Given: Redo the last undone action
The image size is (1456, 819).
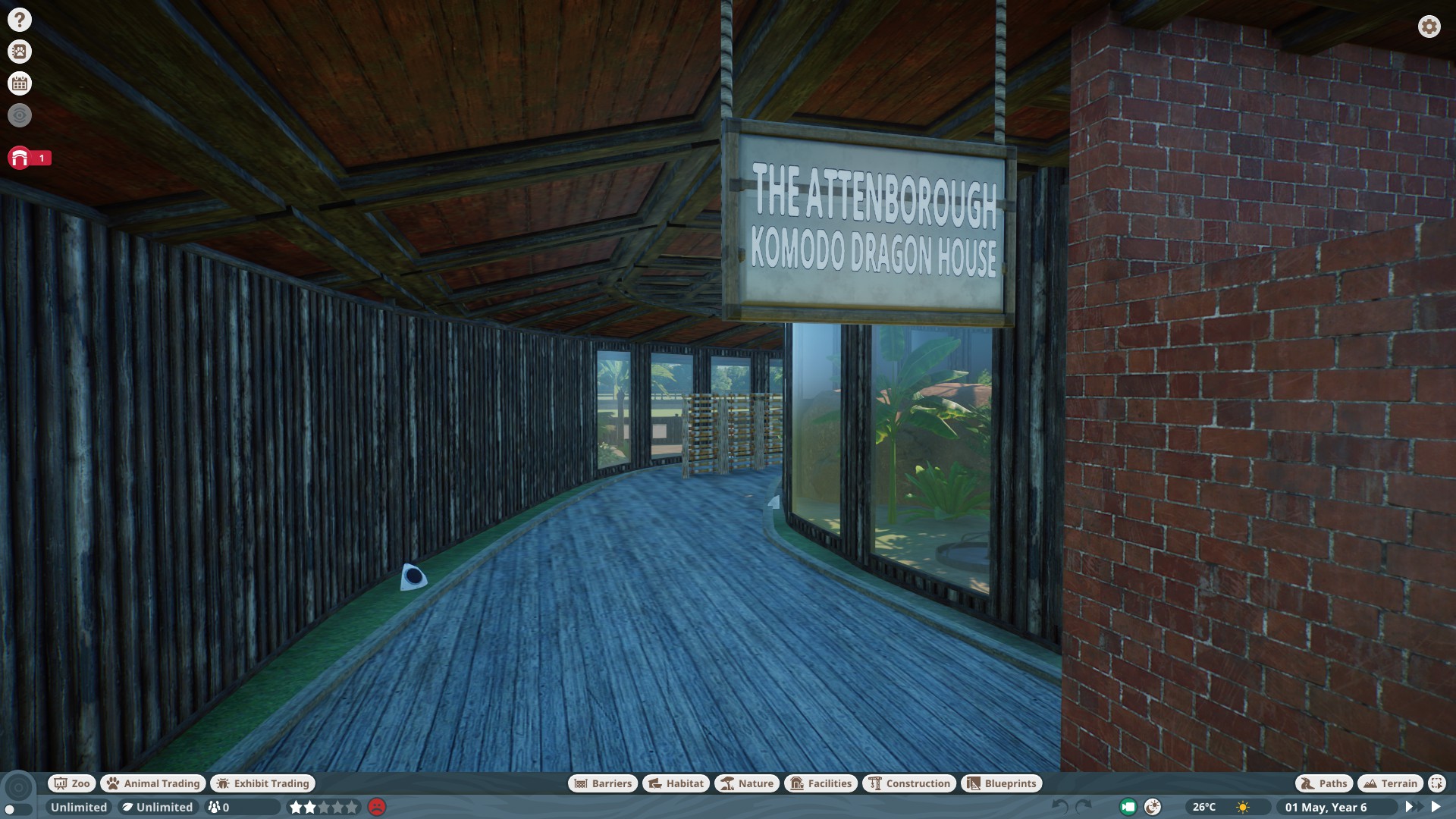Looking at the screenshot, I should click(x=1083, y=807).
